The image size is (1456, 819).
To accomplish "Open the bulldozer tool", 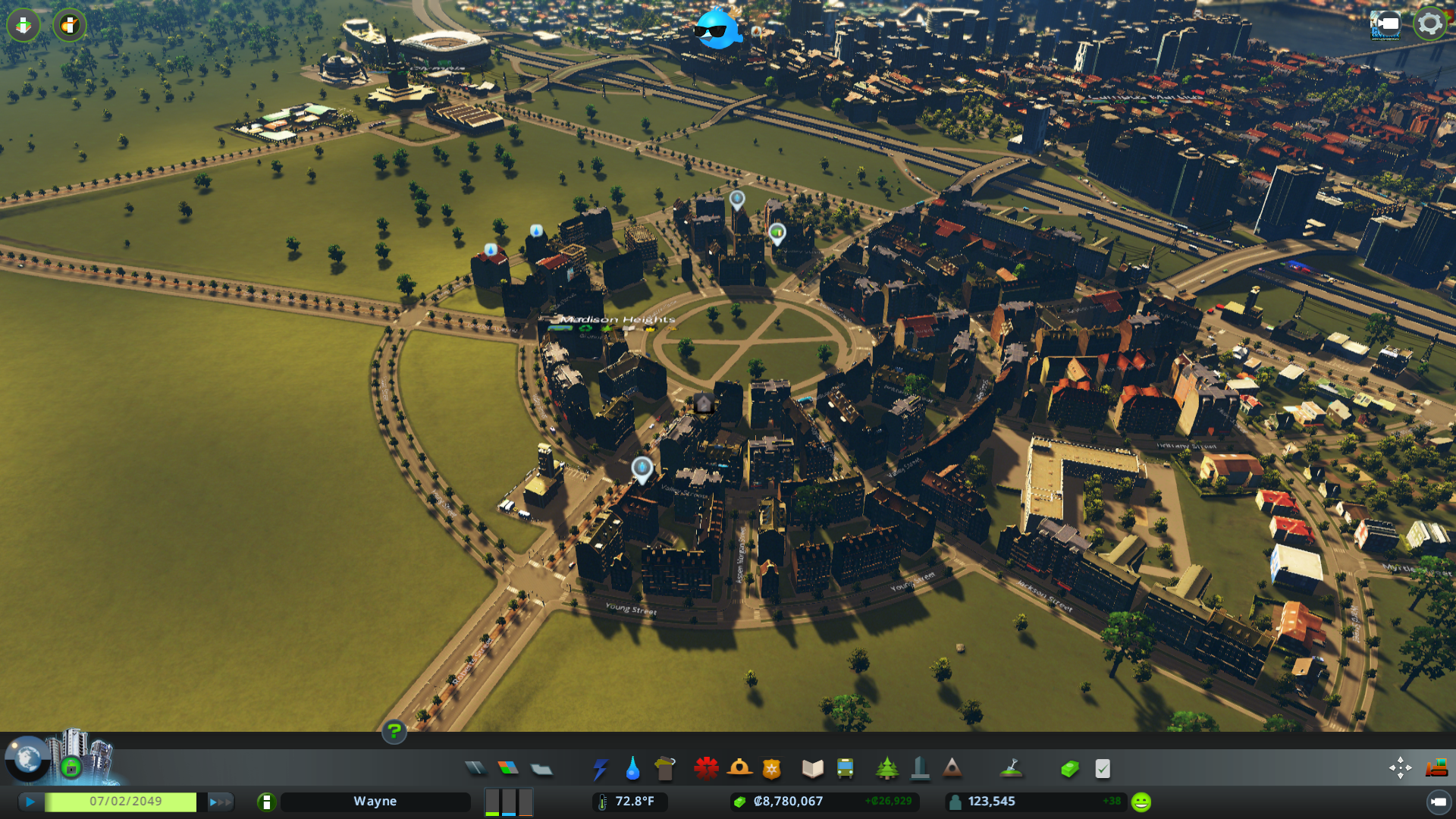I will [1436, 768].
